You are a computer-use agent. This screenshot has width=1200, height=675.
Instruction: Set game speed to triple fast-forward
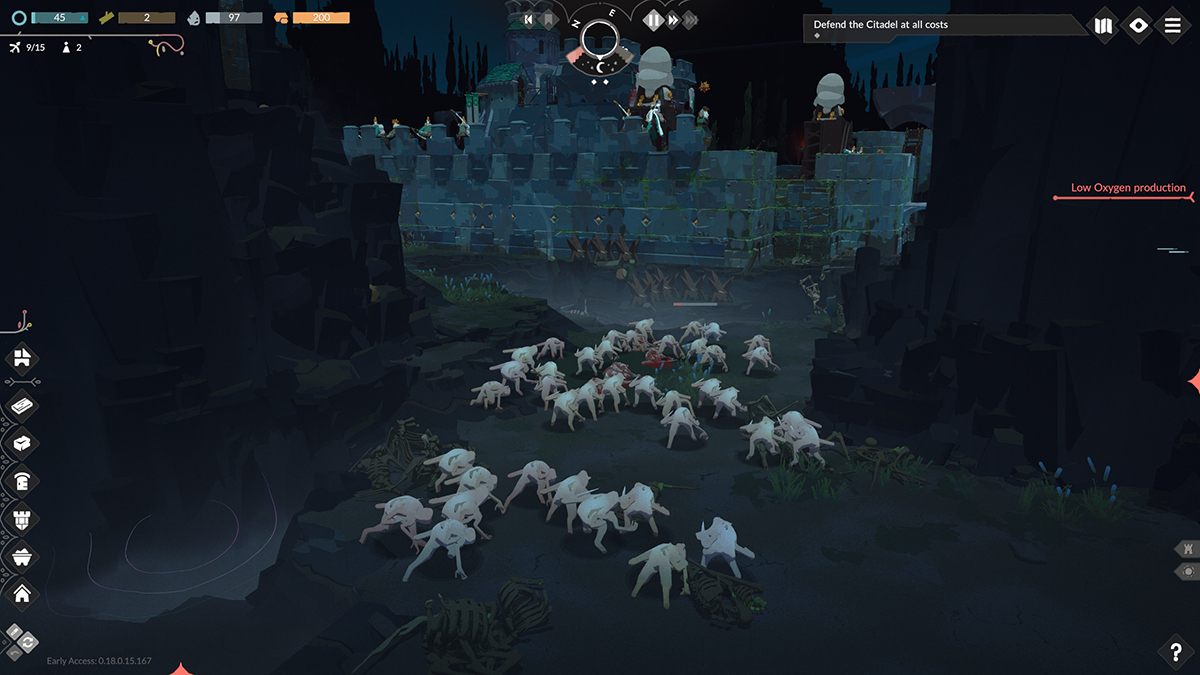(691, 19)
